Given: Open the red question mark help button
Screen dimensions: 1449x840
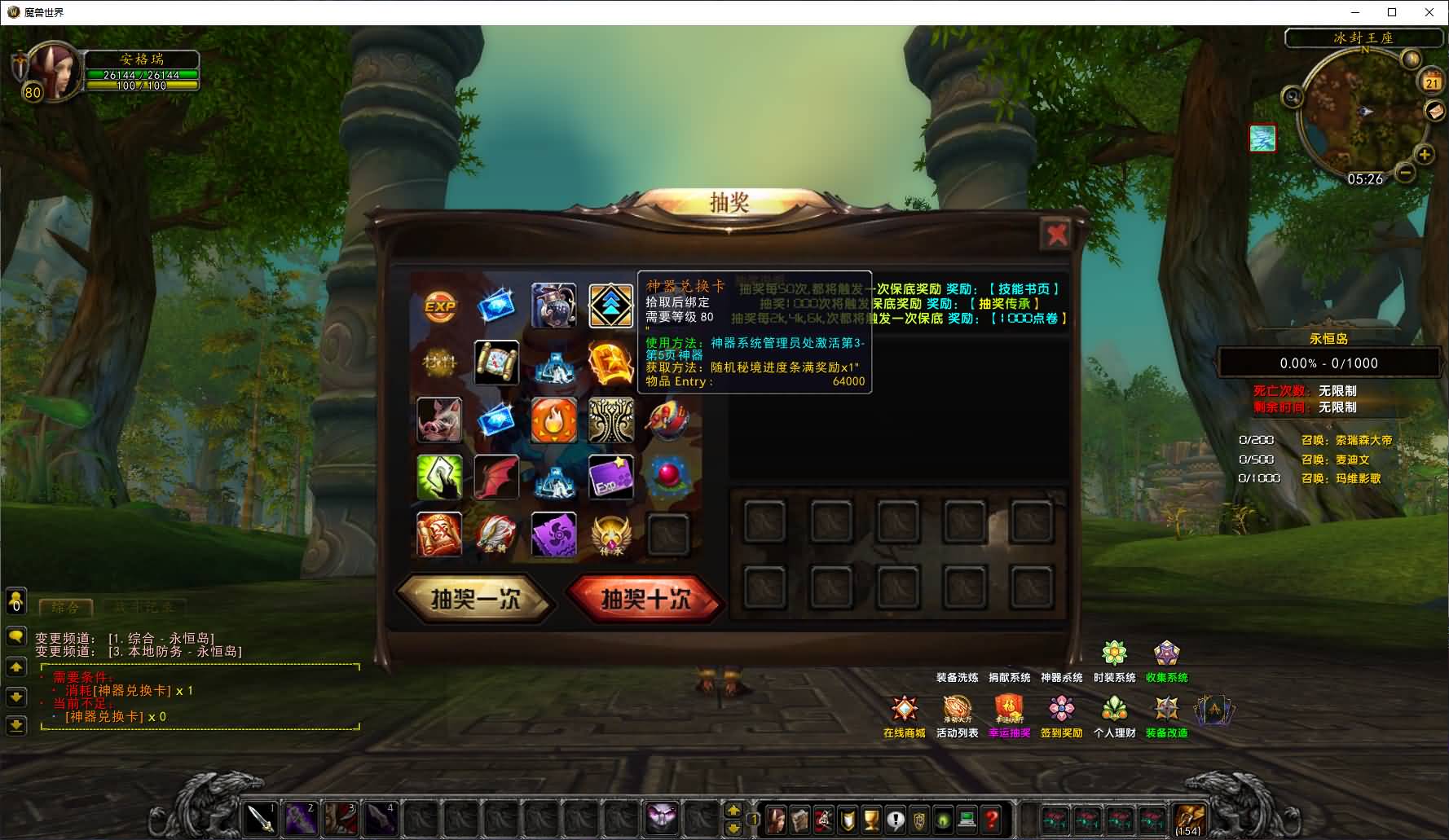Looking at the screenshot, I should tap(991, 818).
